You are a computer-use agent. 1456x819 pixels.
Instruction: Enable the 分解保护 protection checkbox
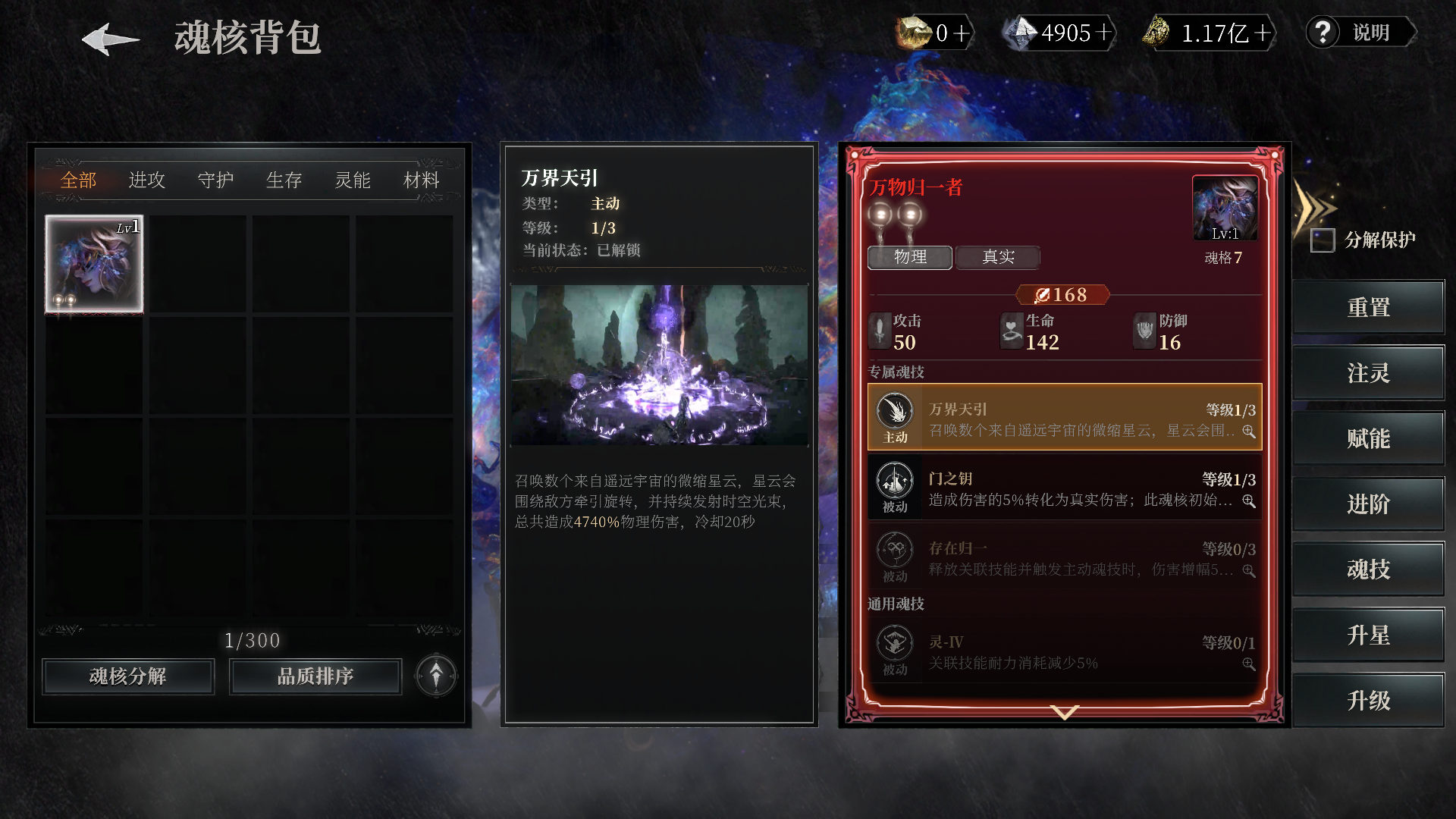pos(1322,240)
